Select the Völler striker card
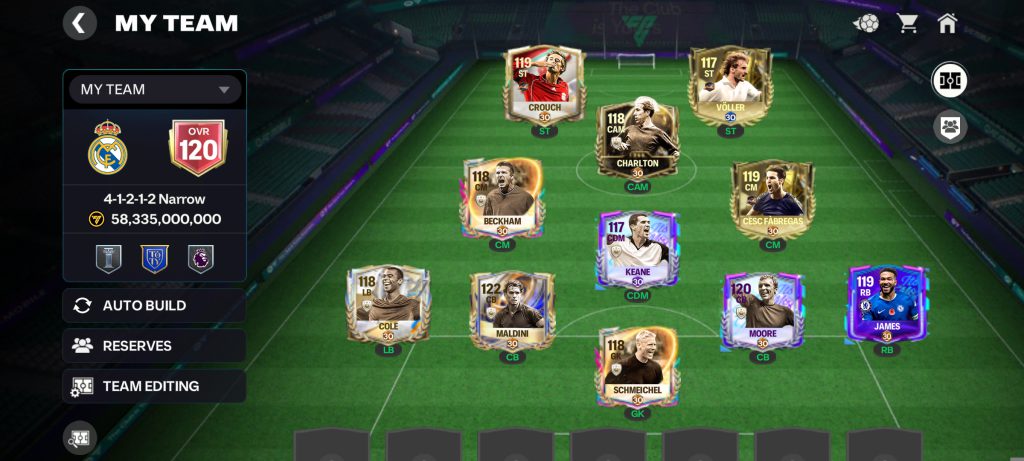The width and height of the screenshot is (1024, 461). 729,84
